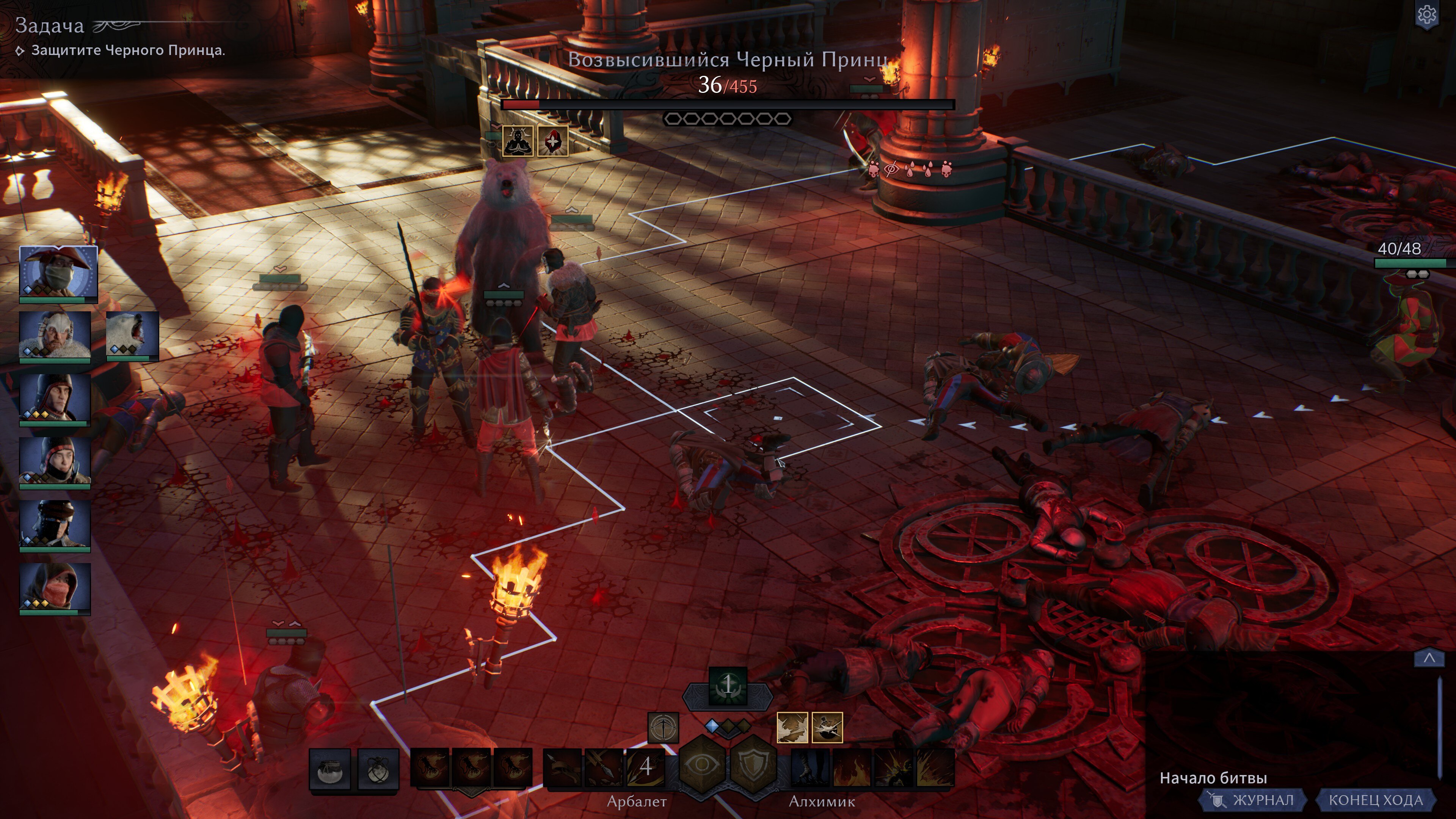The height and width of the screenshot is (819, 1456).
Task: Select the crossbow weapon icon
Action: point(663,728)
